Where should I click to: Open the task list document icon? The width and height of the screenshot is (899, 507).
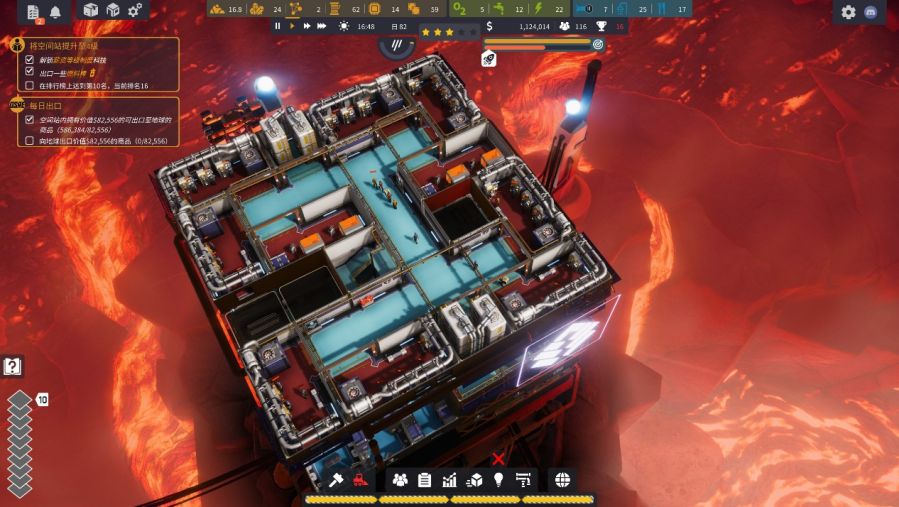pos(33,12)
